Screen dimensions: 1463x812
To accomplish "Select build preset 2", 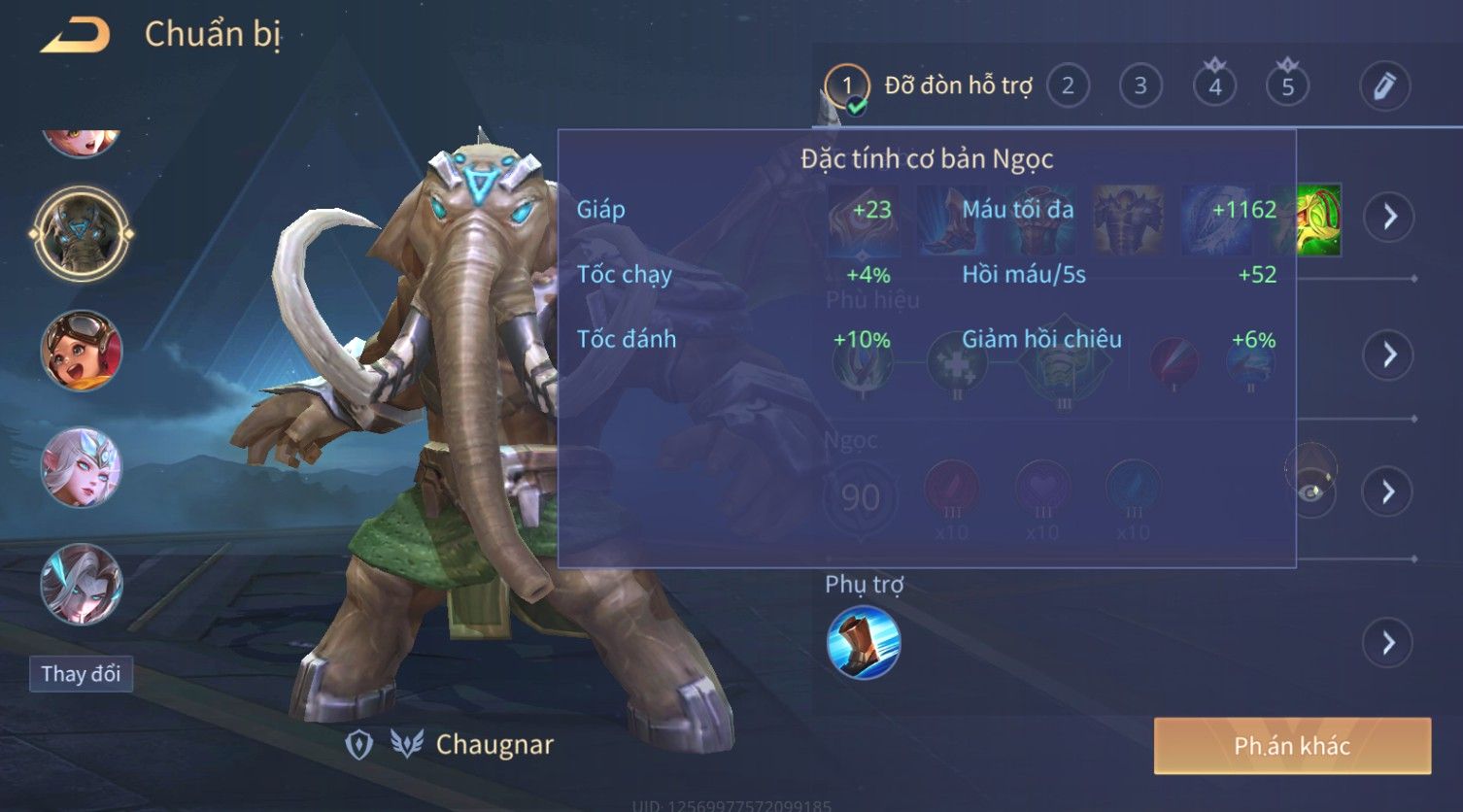I will click(x=1068, y=86).
